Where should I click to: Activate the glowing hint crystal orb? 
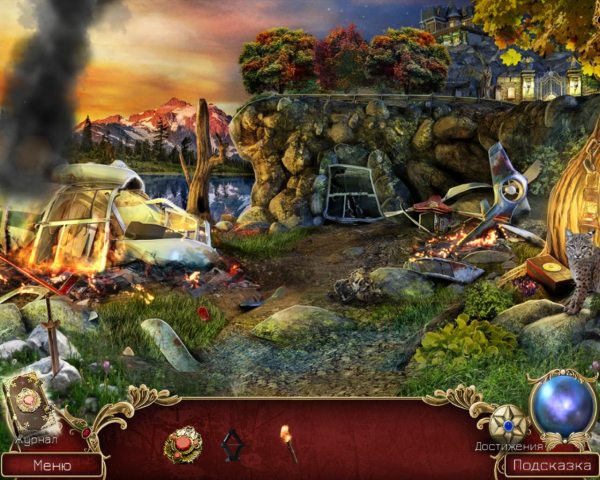[x=562, y=405]
